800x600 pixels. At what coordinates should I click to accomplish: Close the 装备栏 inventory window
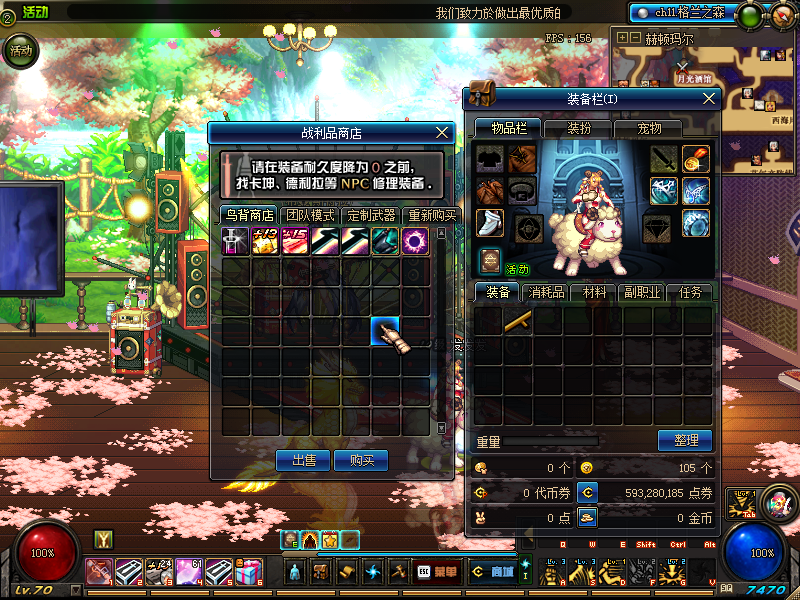(710, 98)
